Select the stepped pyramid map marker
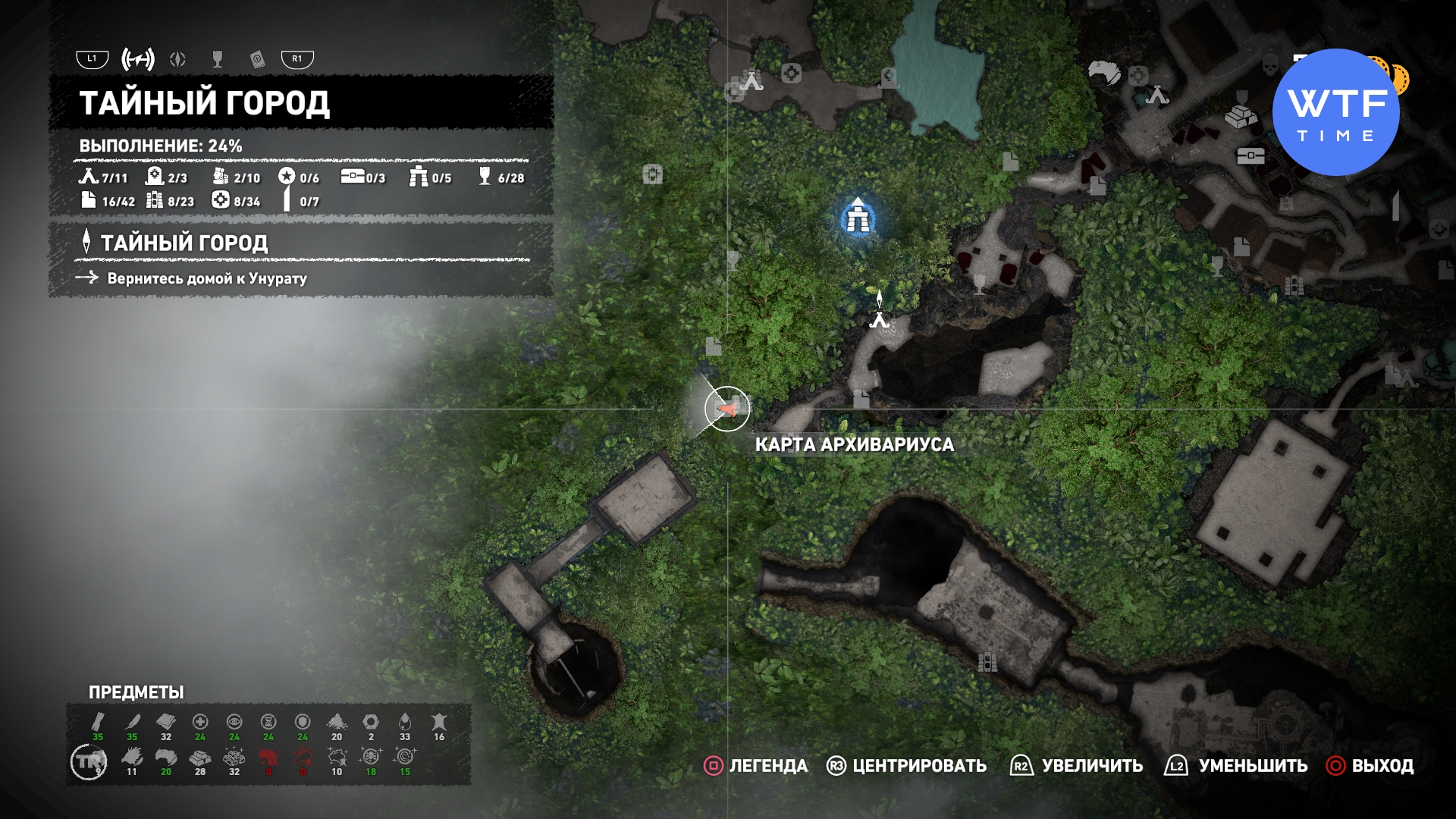 pos(1241,116)
